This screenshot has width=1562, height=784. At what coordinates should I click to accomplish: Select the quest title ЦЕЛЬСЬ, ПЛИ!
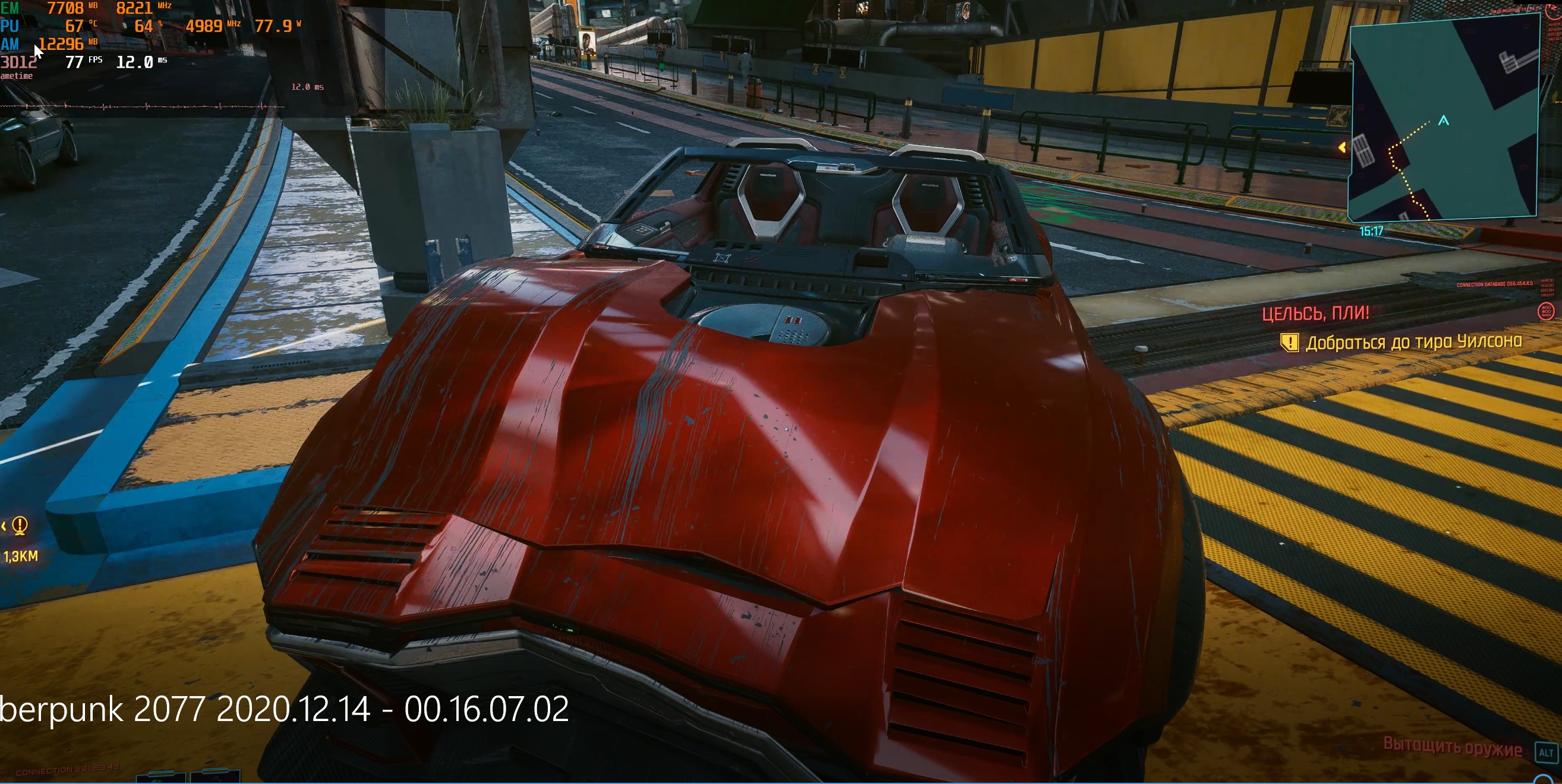tap(1315, 314)
